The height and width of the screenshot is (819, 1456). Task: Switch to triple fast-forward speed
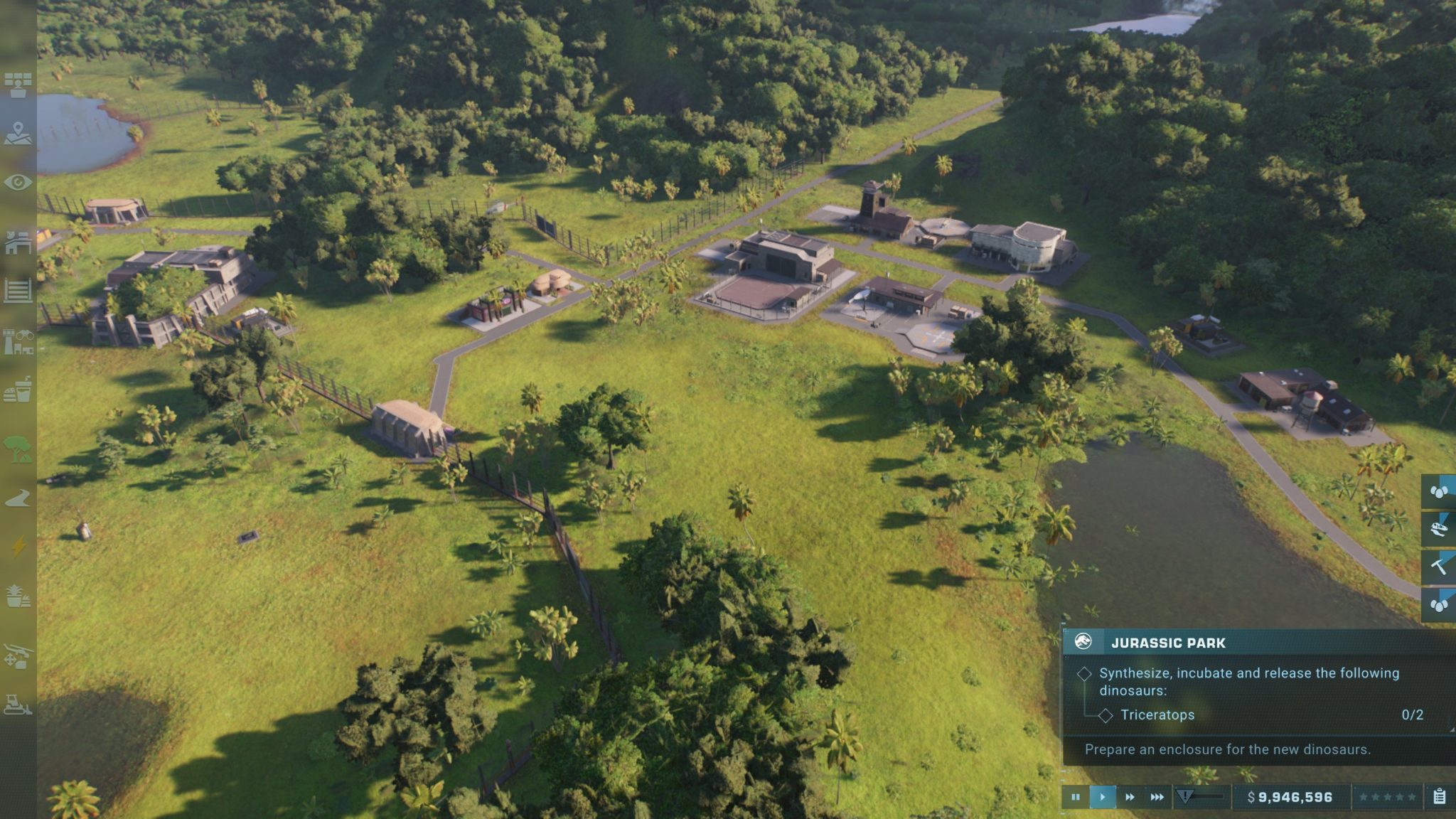[x=1157, y=797]
